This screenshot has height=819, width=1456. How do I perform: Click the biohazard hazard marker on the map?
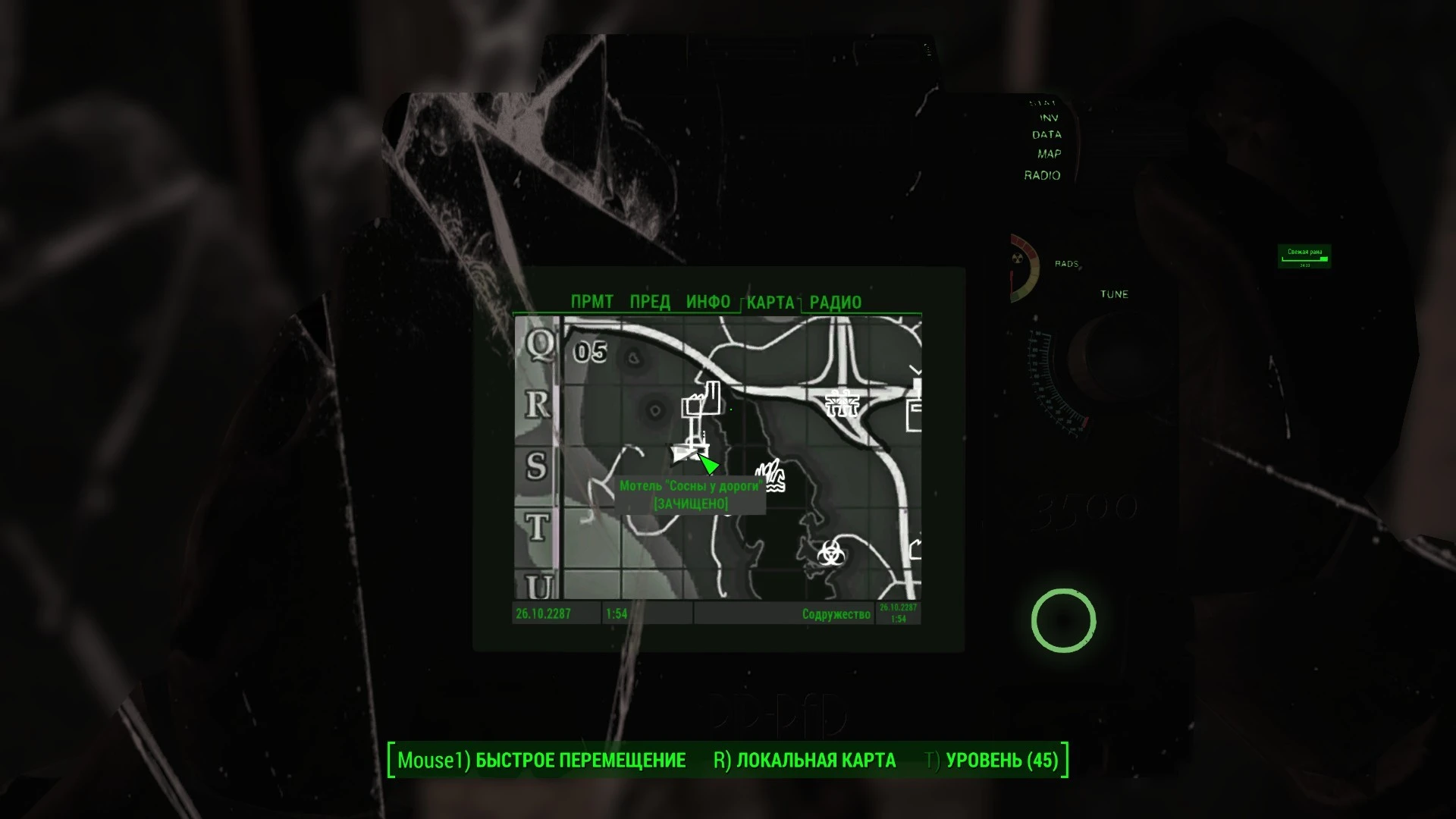click(830, 552)
